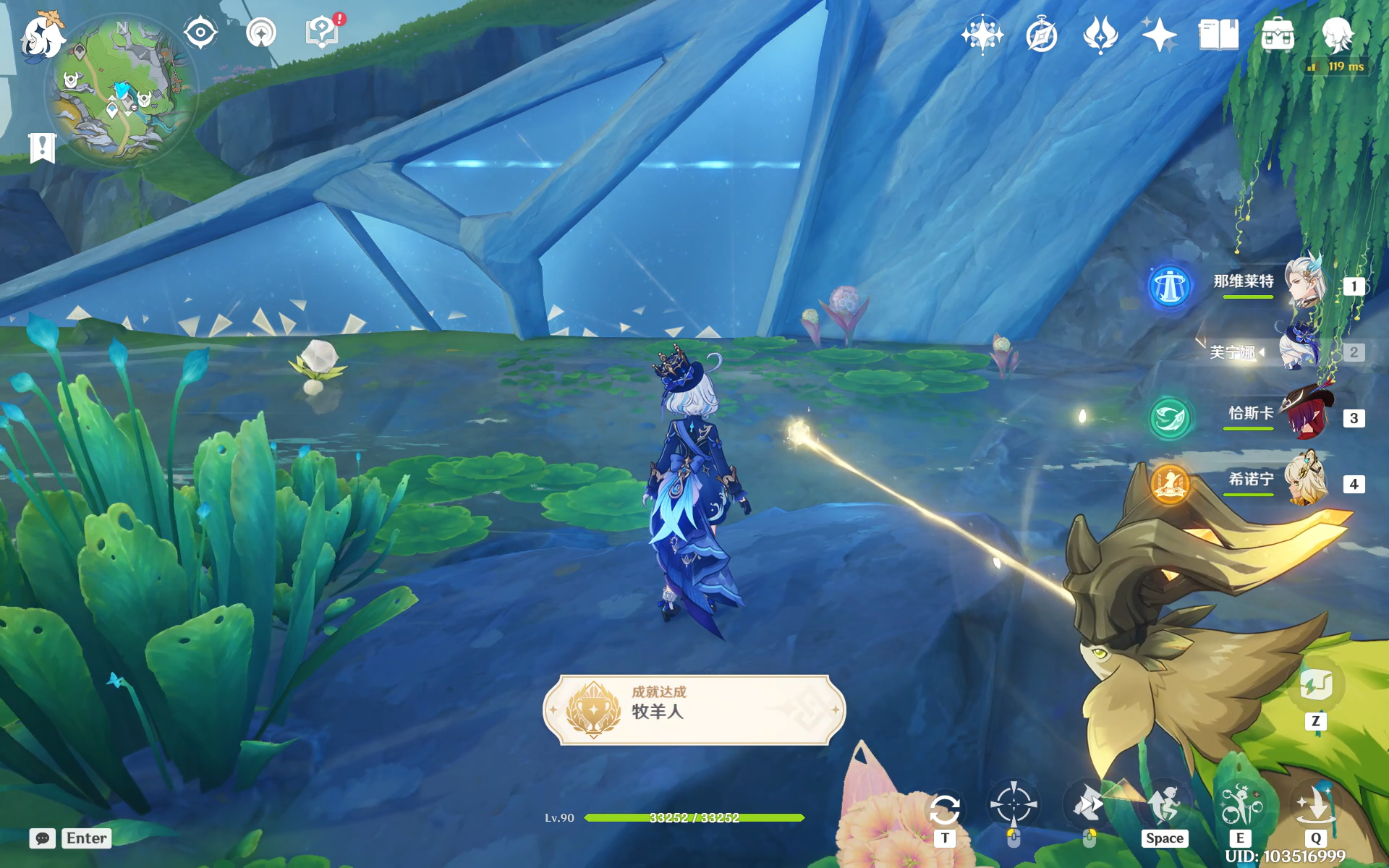The width and height of the screenshot is (1389, 868).
Task: Open the 牧羊人 achievement notification
Action: [x=693, y=710]
